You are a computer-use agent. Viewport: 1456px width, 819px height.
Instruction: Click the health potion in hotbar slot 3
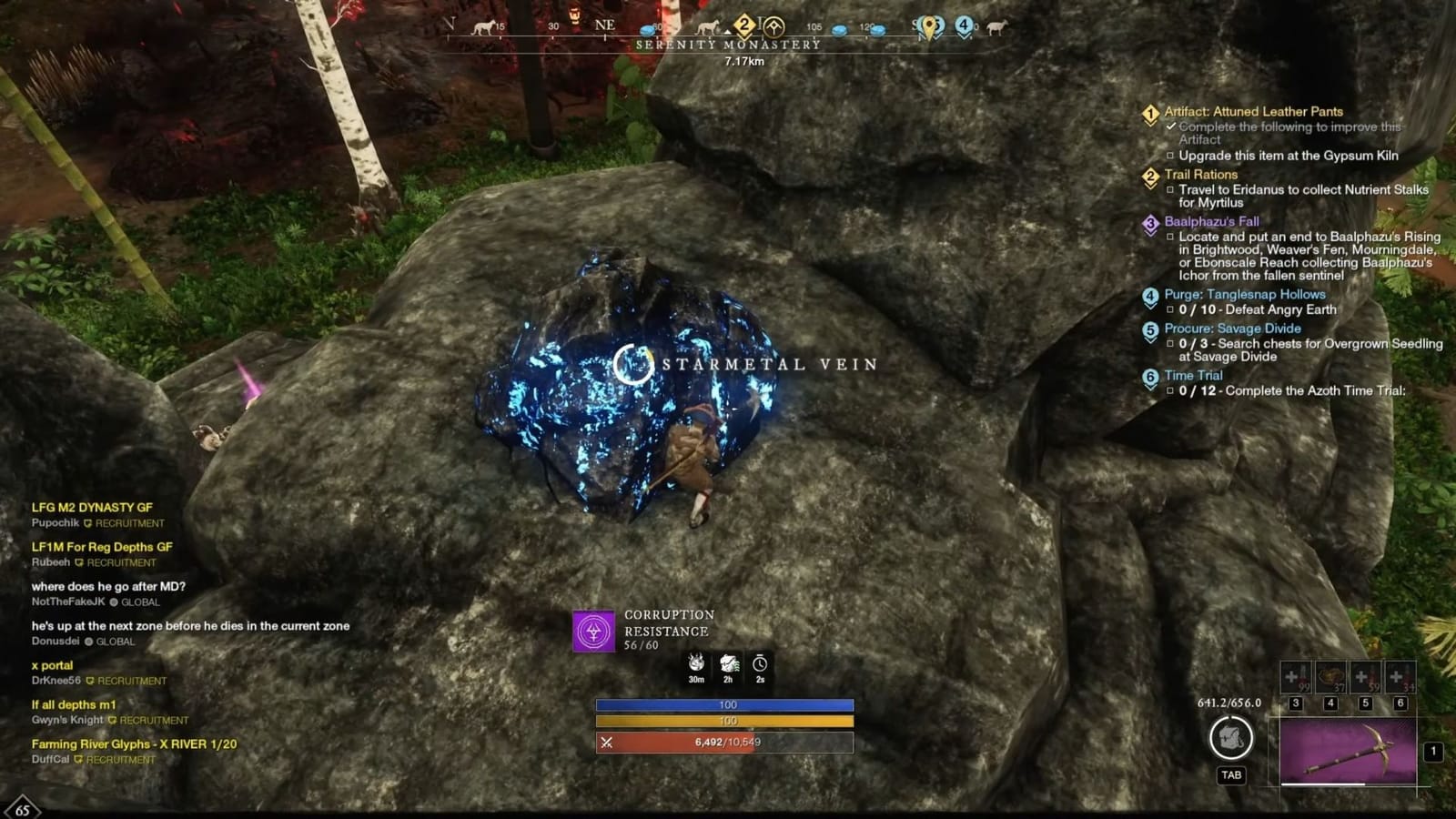point(1296,677)
